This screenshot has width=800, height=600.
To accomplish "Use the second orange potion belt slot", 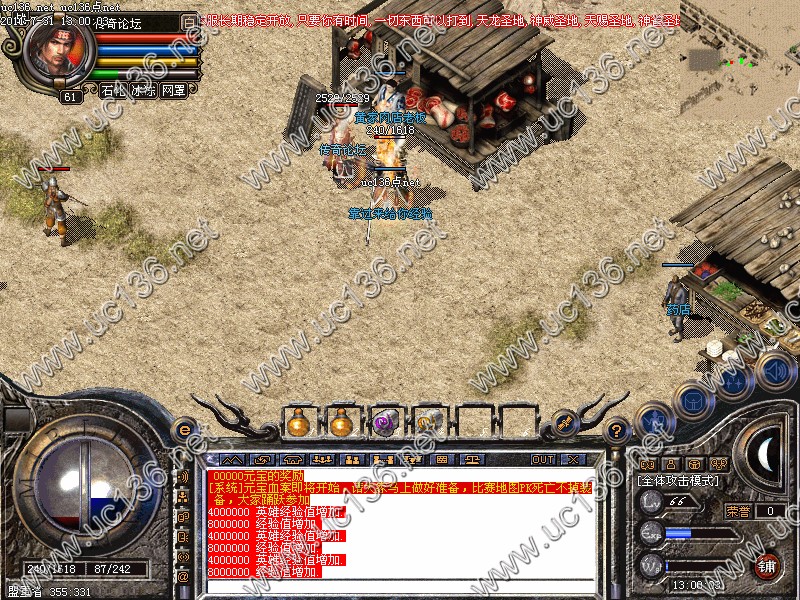I will click(341, 423).
